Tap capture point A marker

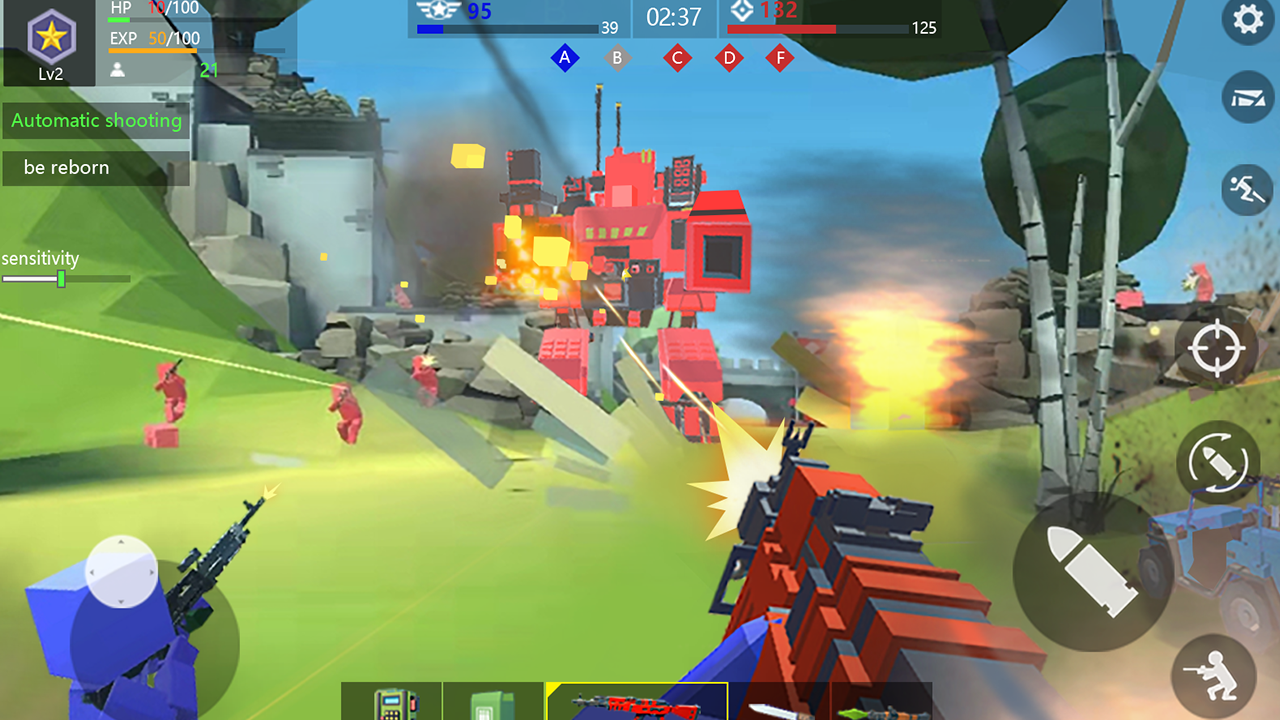565,58
